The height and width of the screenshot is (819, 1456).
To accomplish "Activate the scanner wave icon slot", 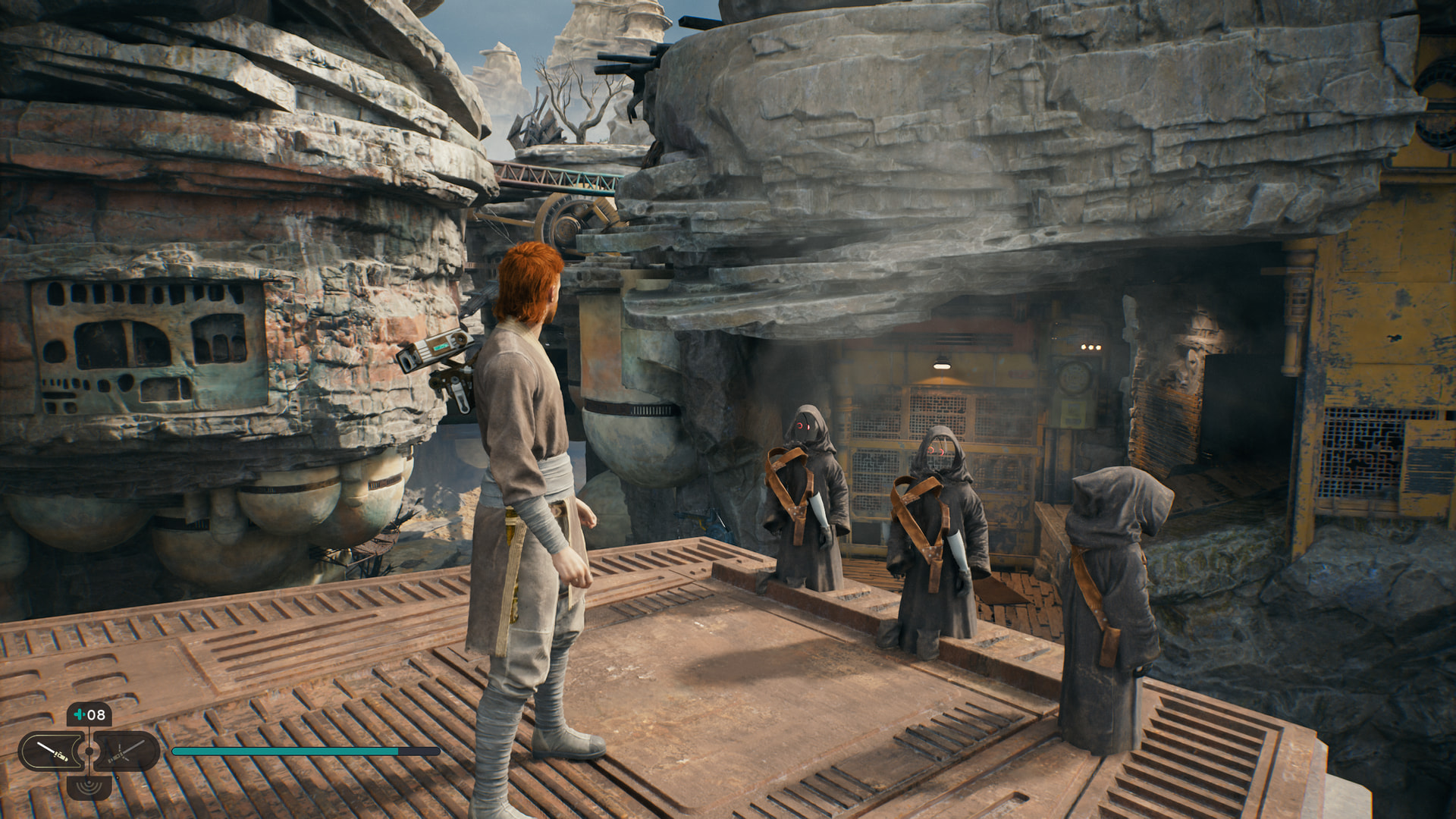I will (89, 785).
